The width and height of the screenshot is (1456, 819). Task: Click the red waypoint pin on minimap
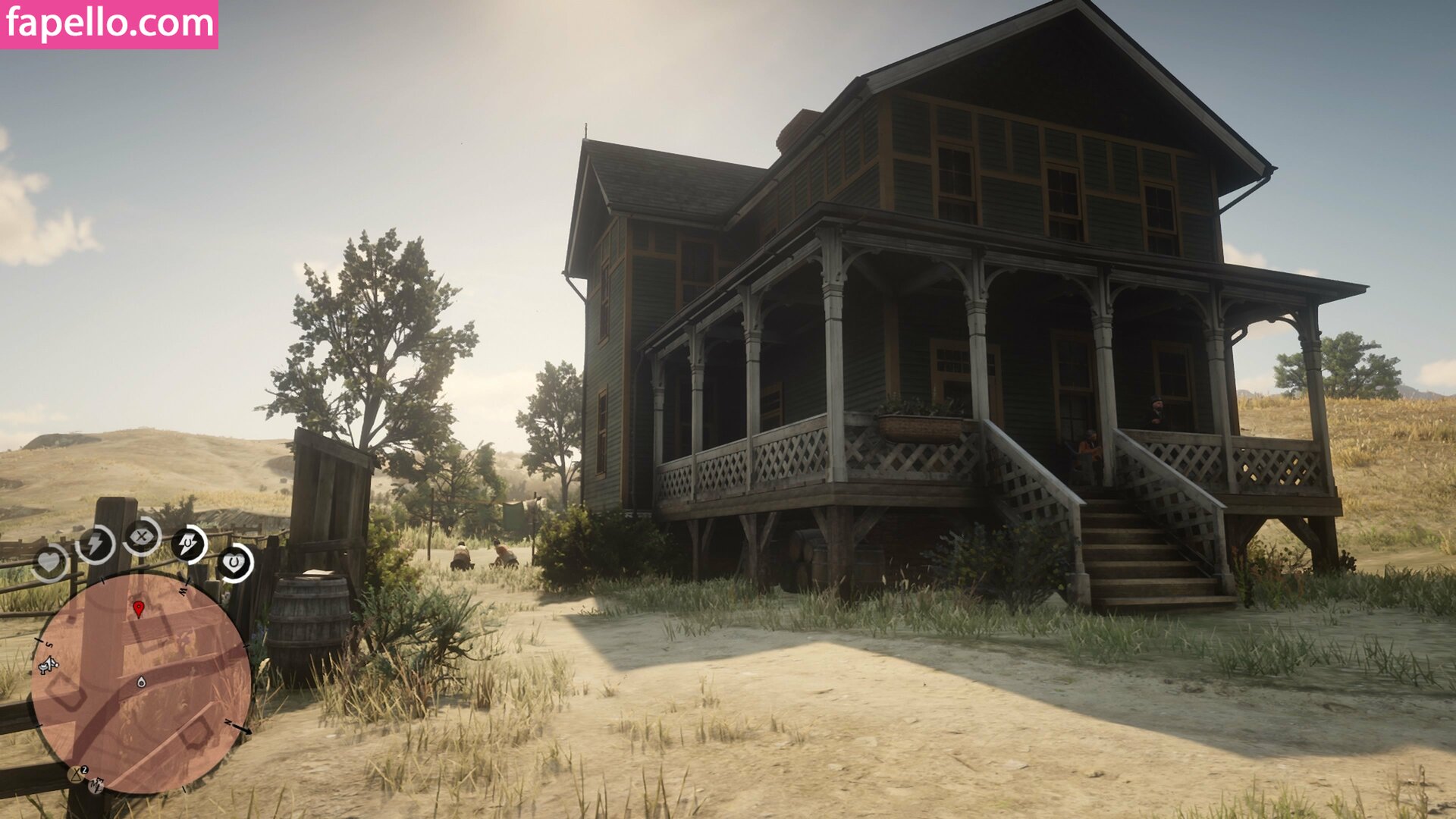coord(139,608)
